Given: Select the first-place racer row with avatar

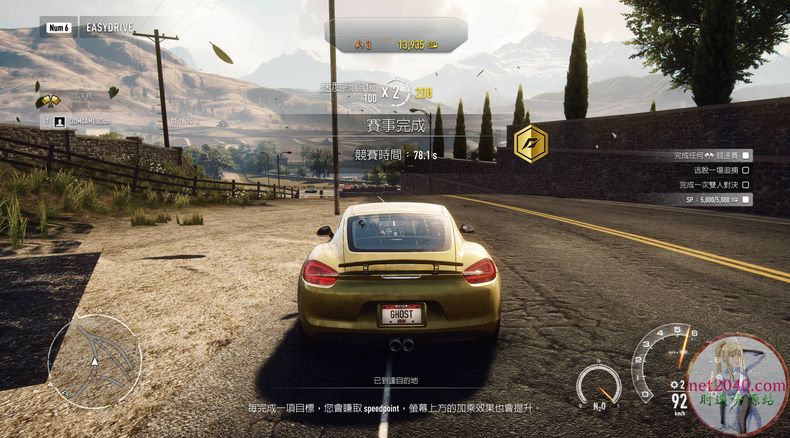Looking at the screenshot, I should point(100,121).
